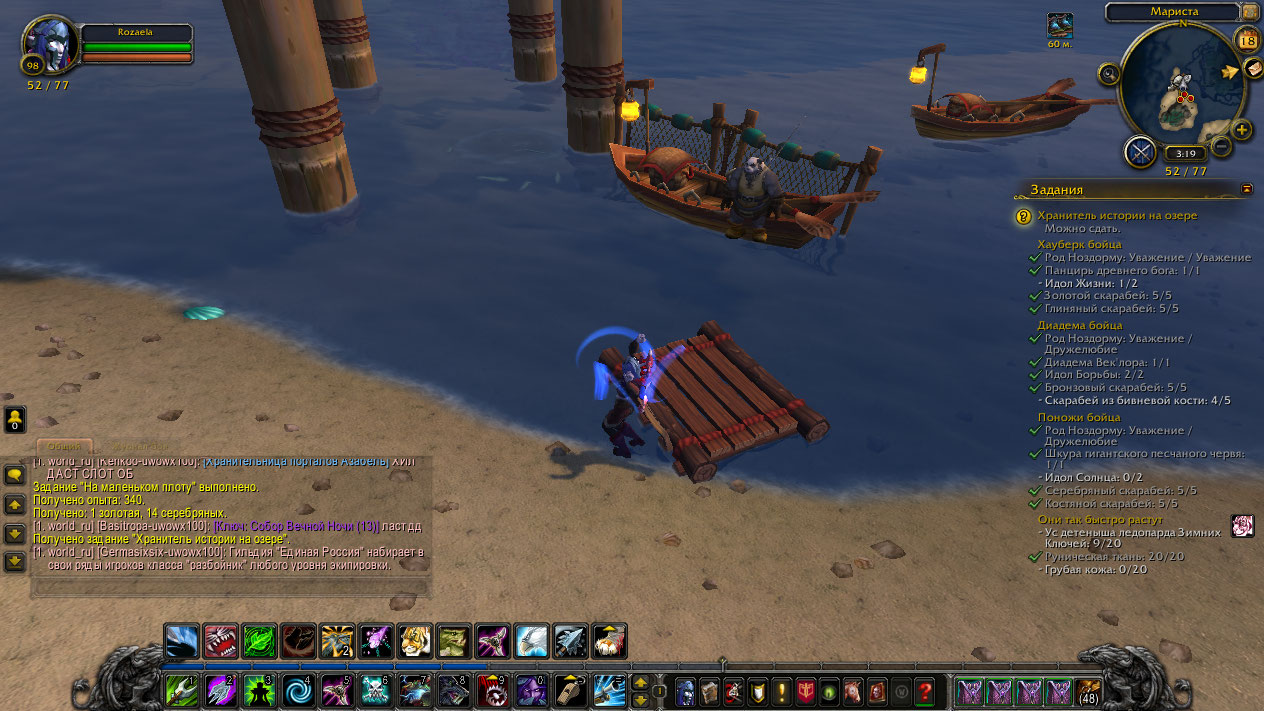Zoom in on the minimap
Image resolution: width=1264 pixels, height=711 pixels.
1242,130
